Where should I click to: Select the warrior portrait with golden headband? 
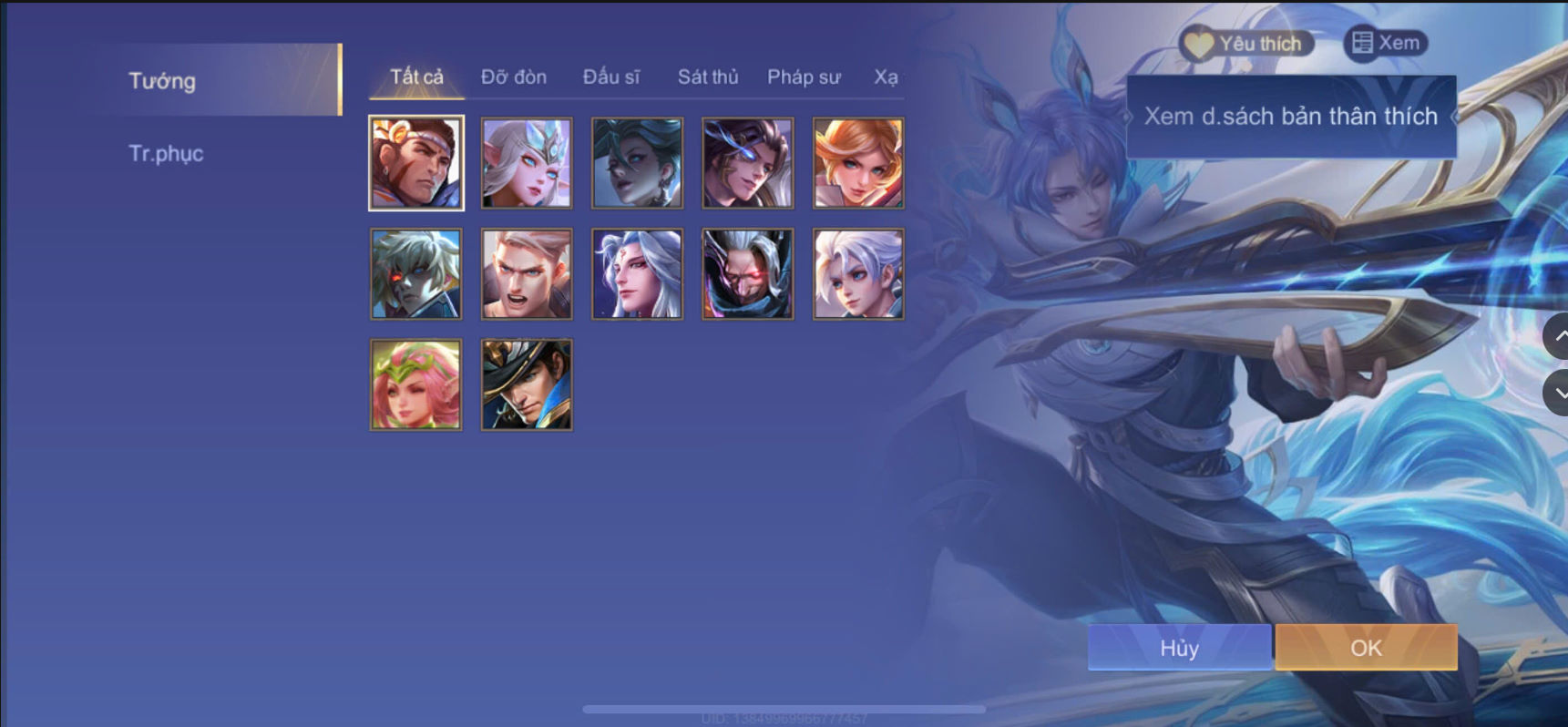415,164
